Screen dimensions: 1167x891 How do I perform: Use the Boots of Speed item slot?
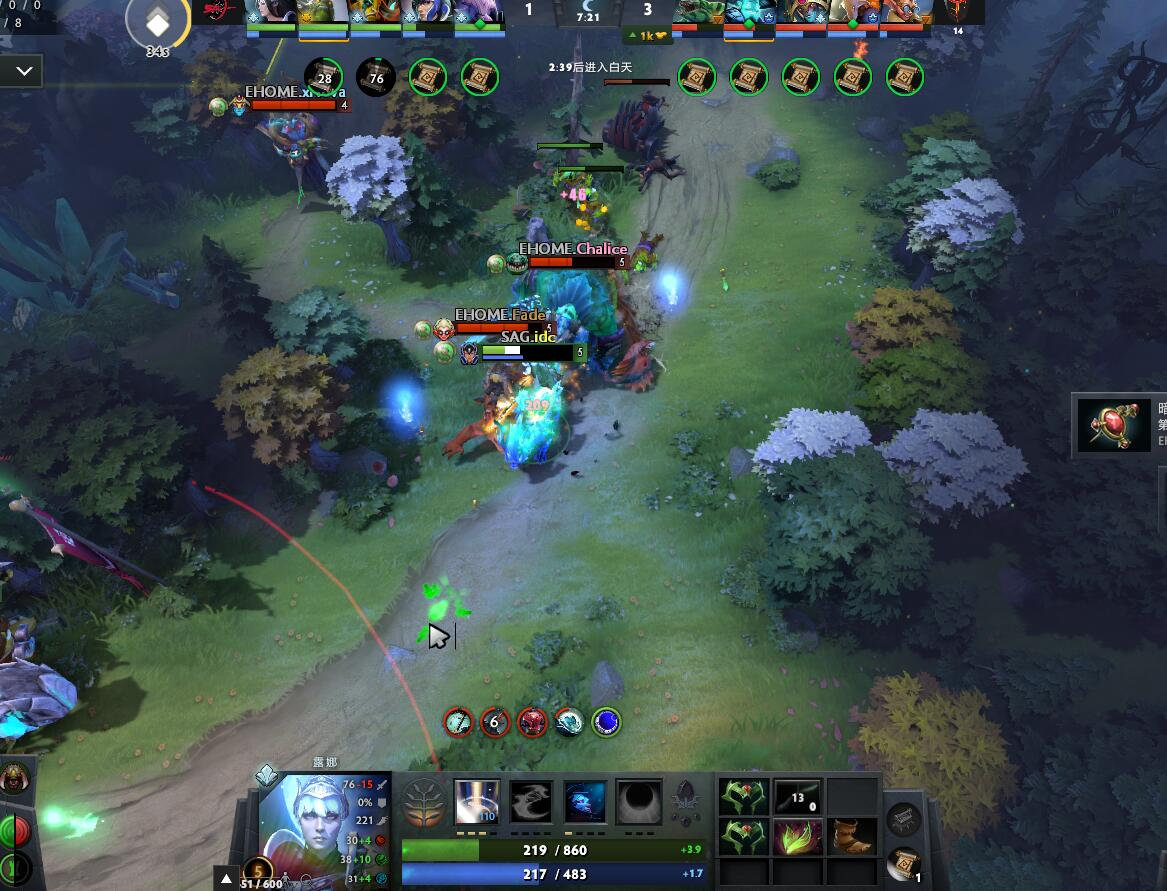tap(852, 836)
